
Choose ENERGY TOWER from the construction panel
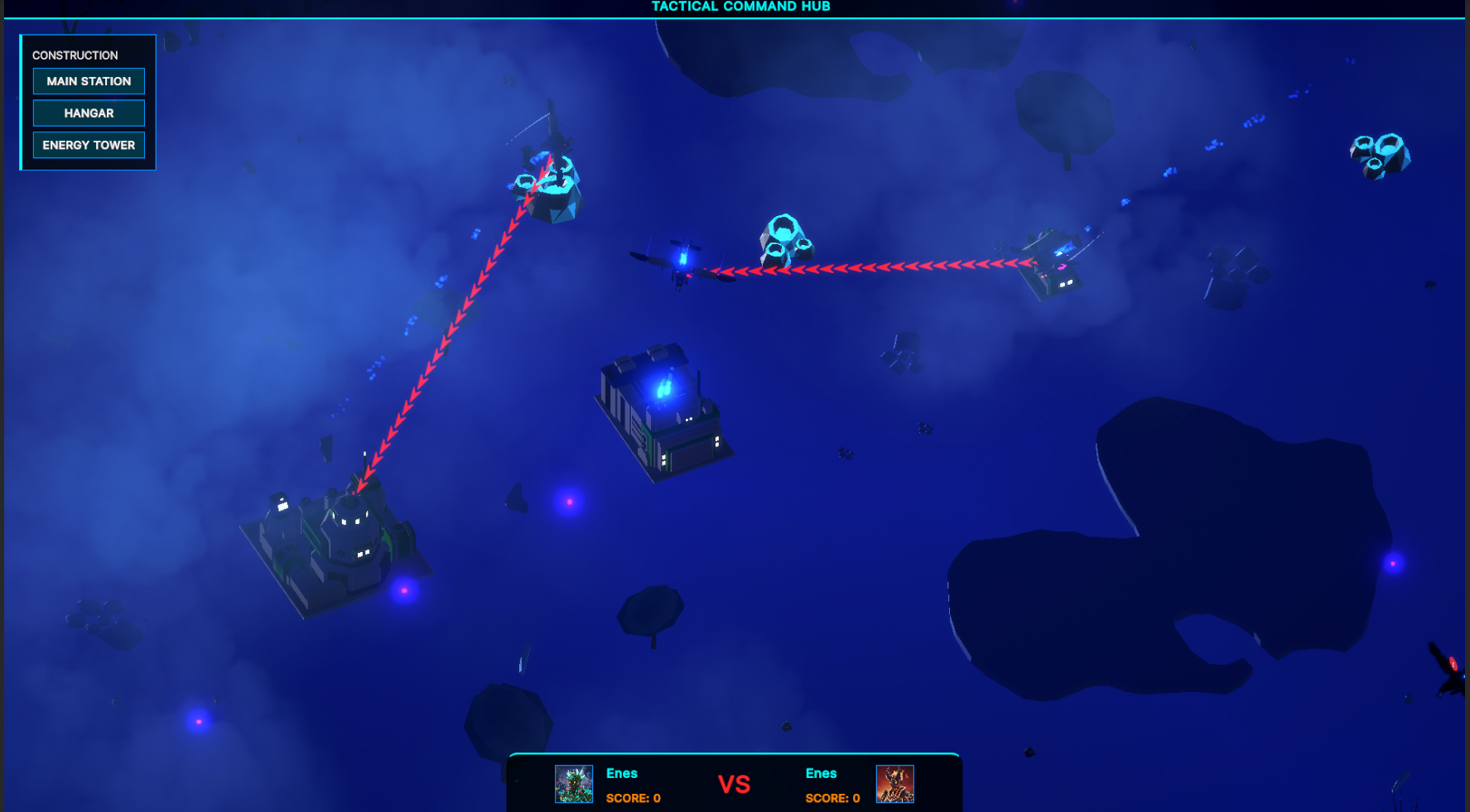(89, 145)
